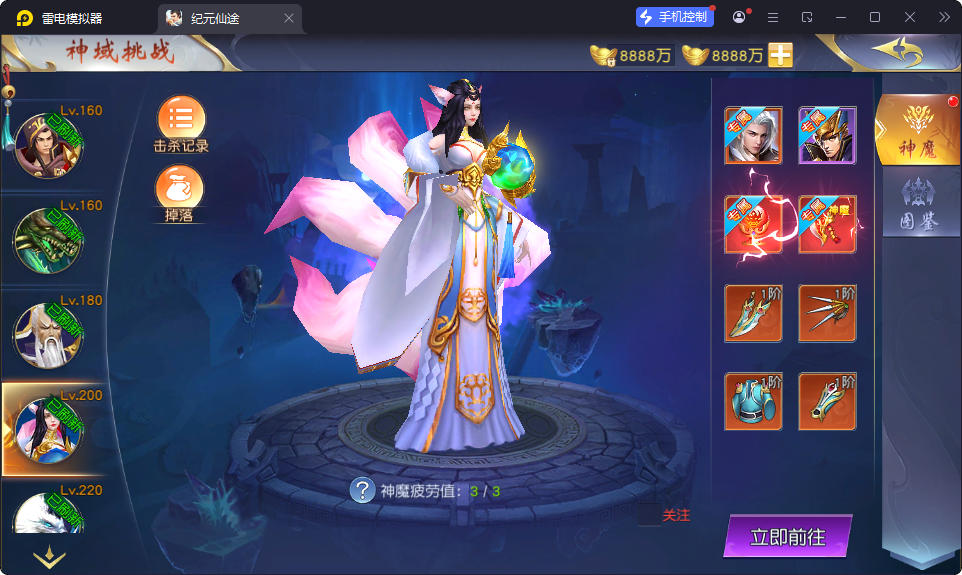Open the question mark help for 神魔疲劳值

point(361,490)
